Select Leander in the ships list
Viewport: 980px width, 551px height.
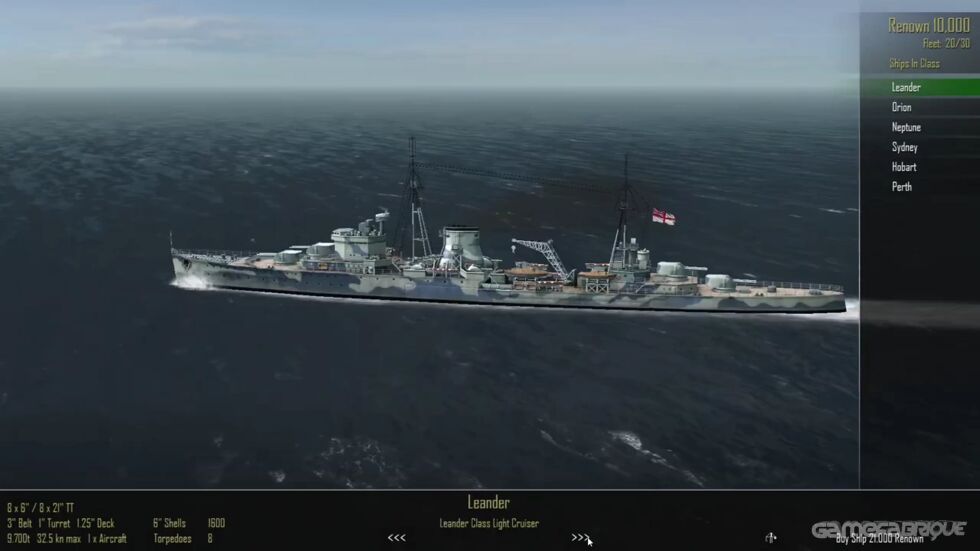click(x=906, y=87)
